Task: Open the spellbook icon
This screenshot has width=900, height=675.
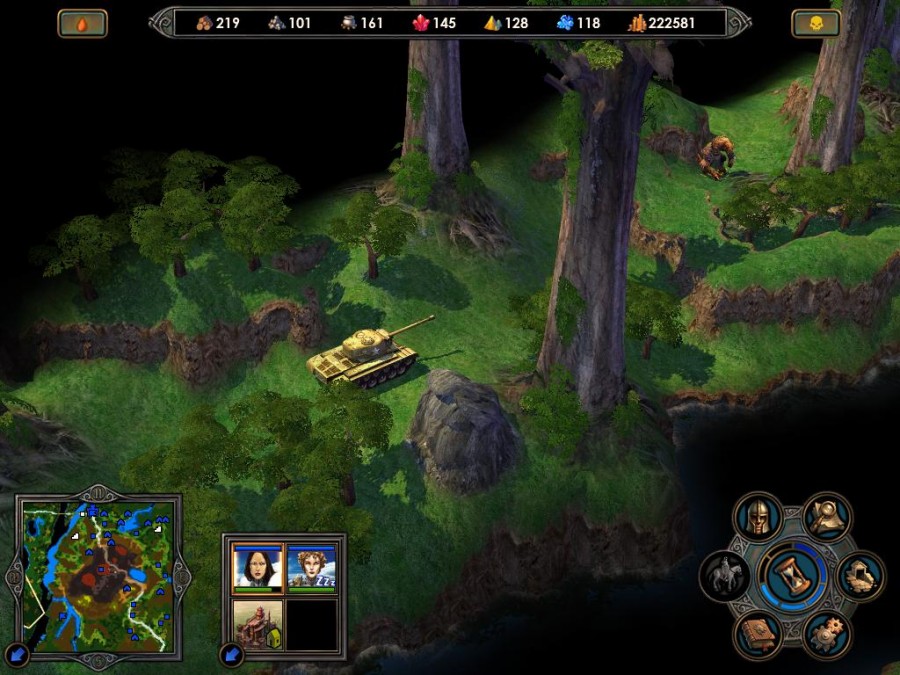Action: coord(757,635)
